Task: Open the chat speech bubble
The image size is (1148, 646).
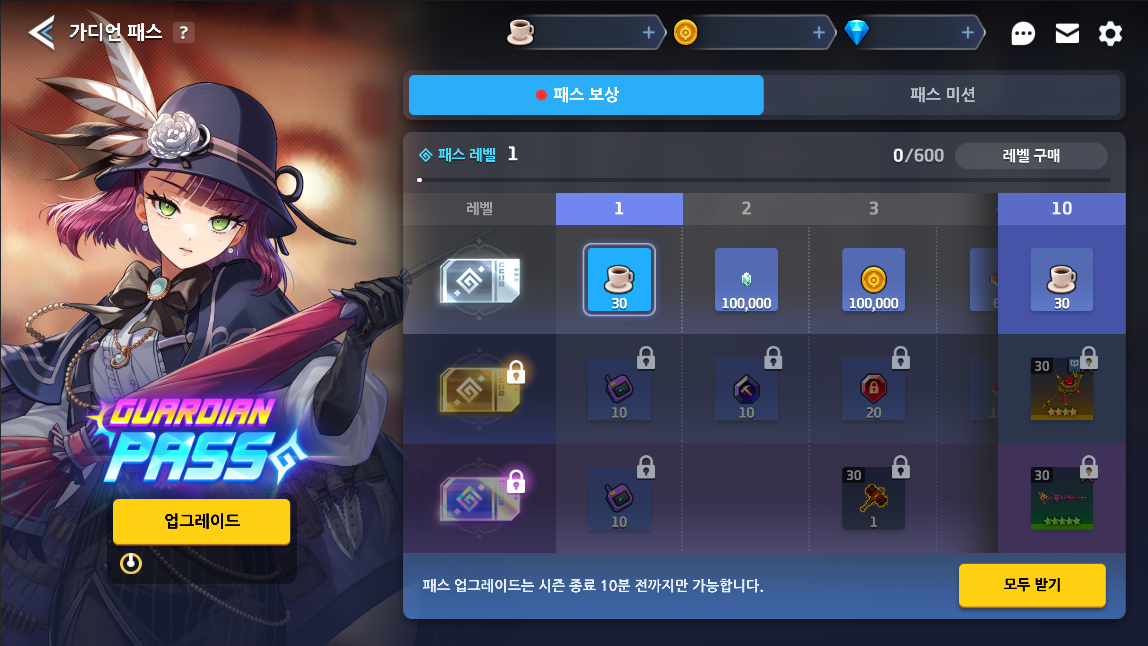Action: (1023, 34)
